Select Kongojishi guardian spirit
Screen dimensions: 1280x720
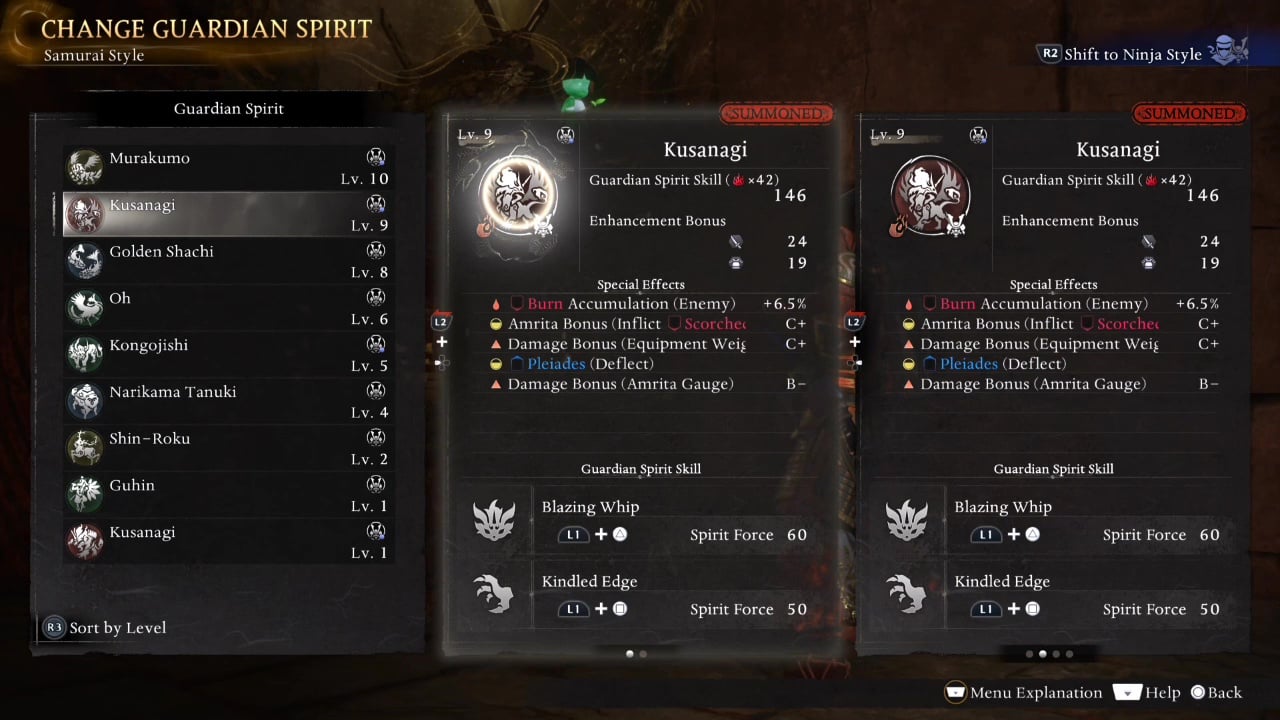click(228, 355)
